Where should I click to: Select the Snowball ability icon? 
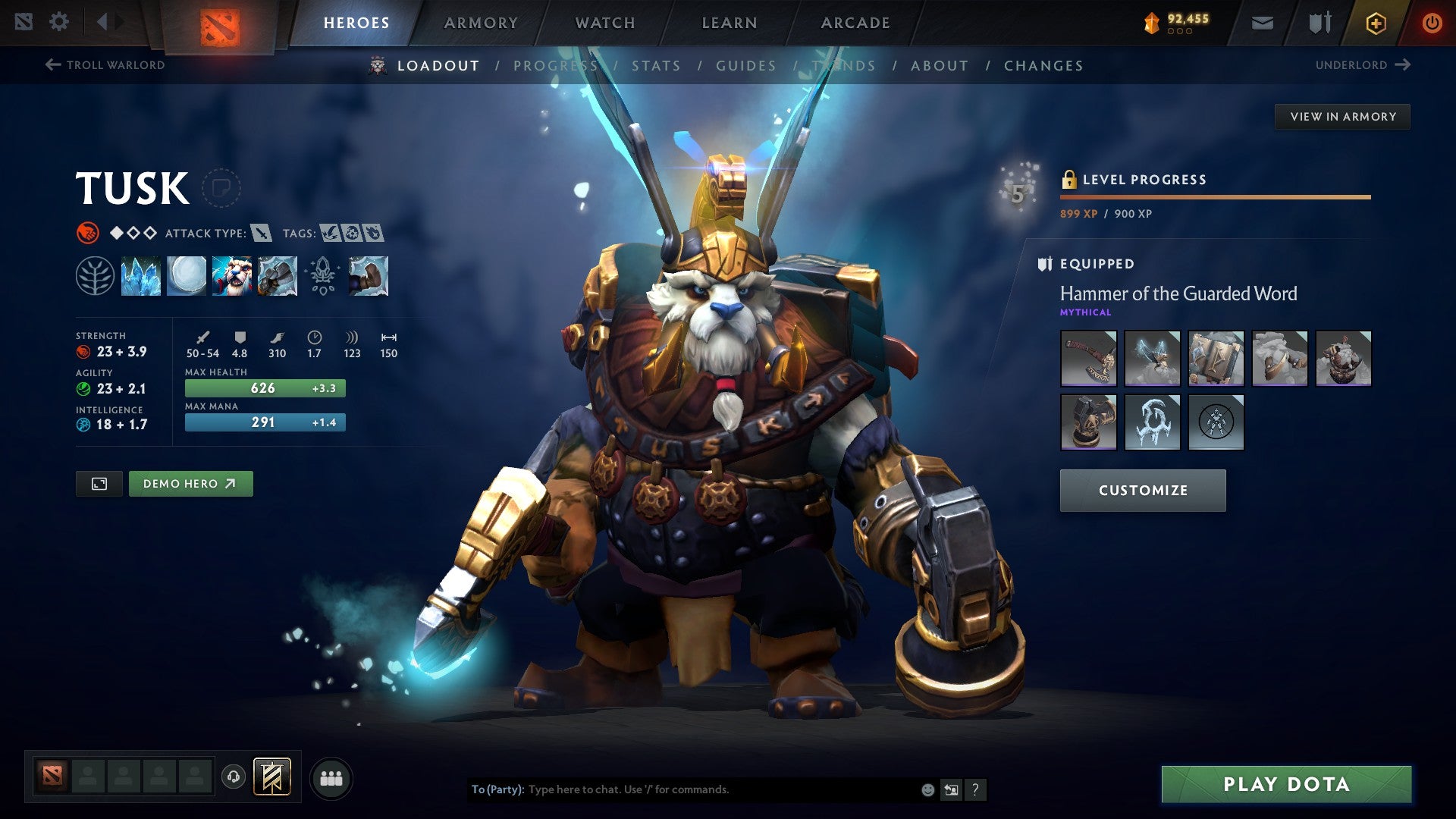[x=187, y=275]
